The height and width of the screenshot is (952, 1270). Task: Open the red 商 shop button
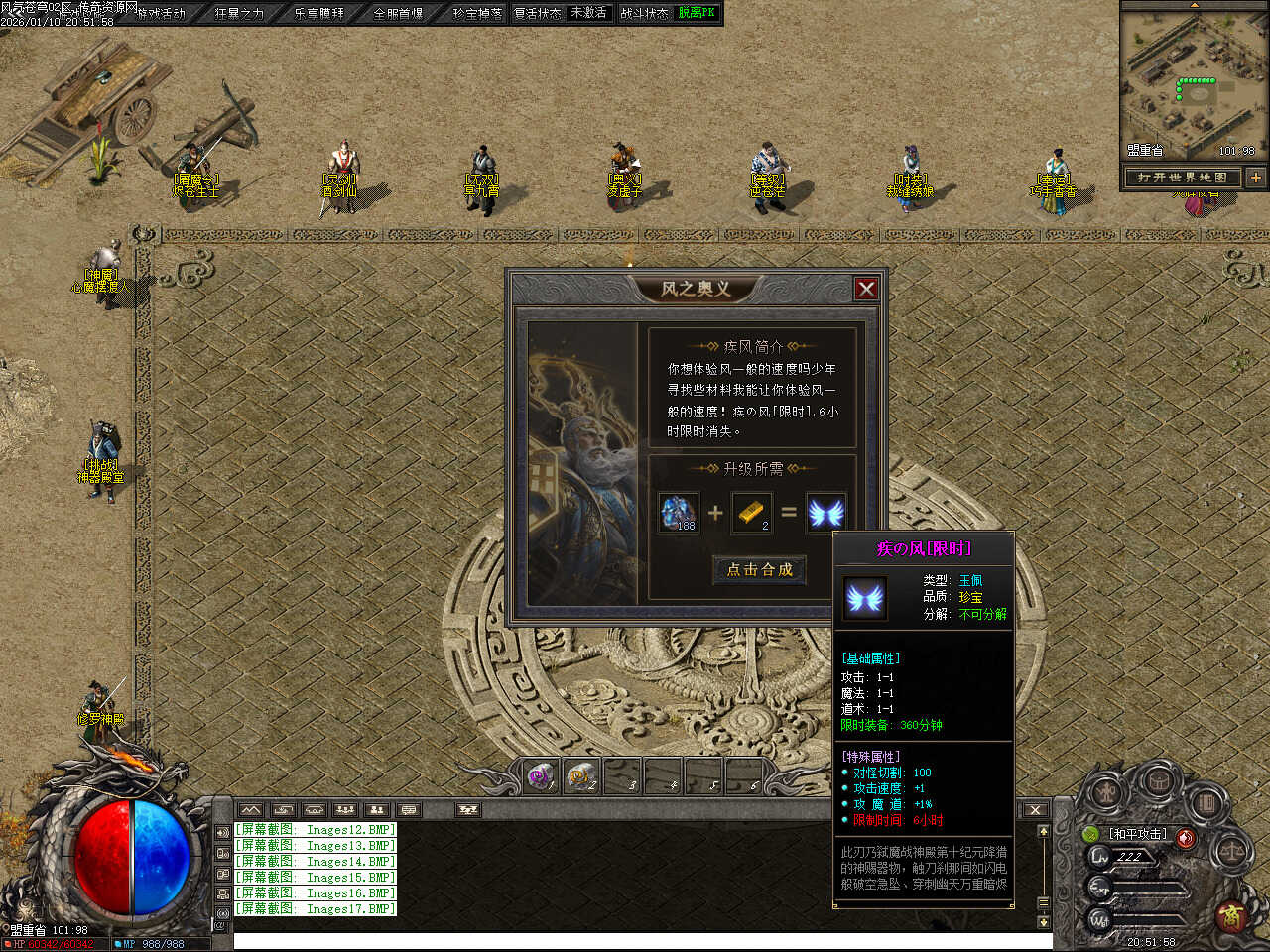coord(1230,913)
